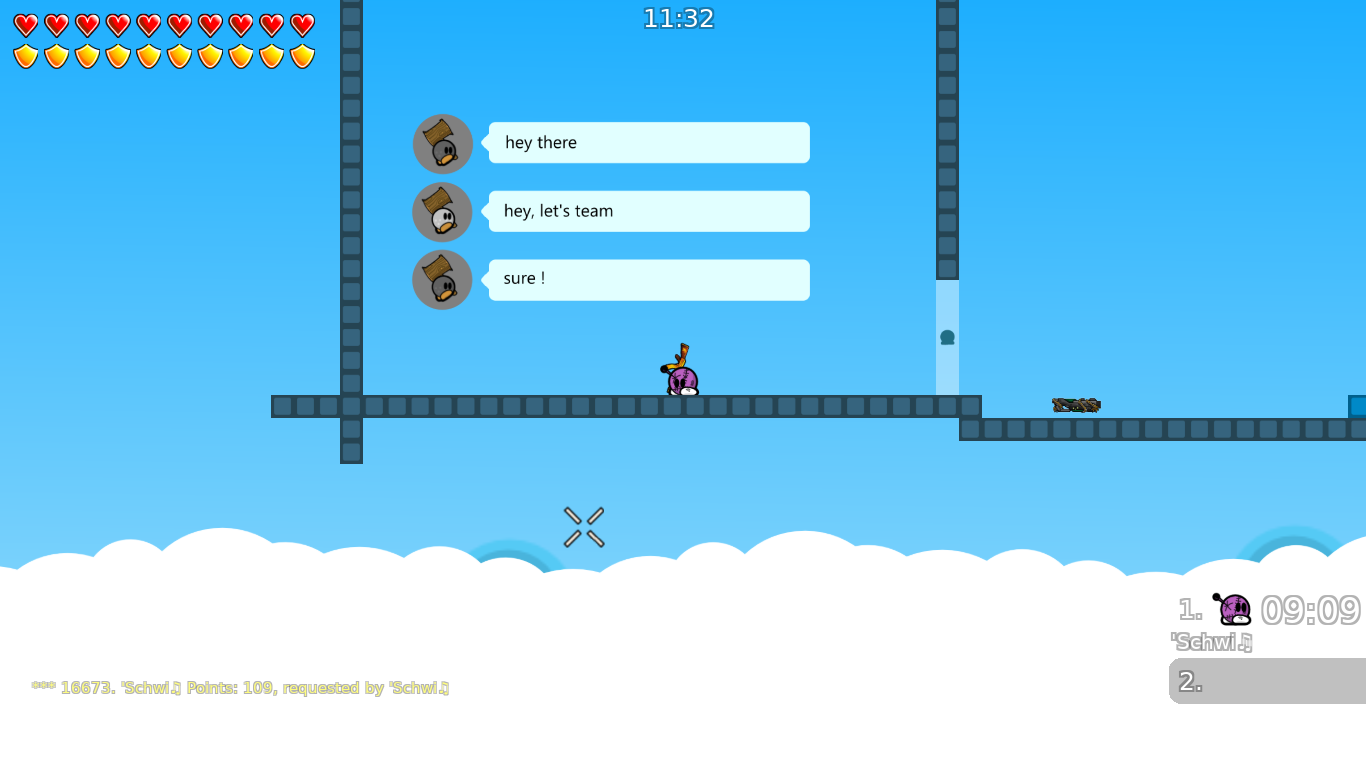Click the "hey, let's team" chat message
Screen dimensions: 1366x768
click(648, 211)
